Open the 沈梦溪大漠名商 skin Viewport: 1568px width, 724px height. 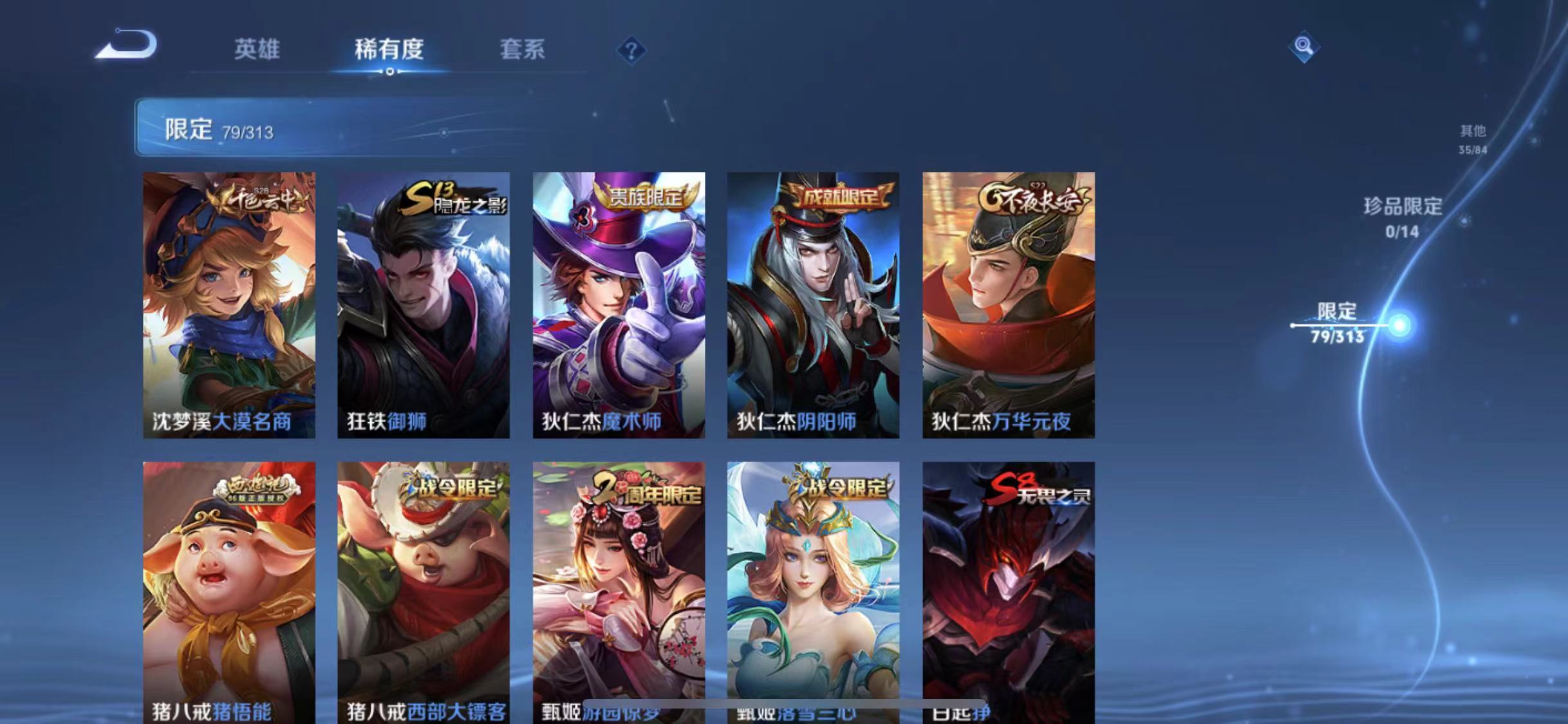229,302
